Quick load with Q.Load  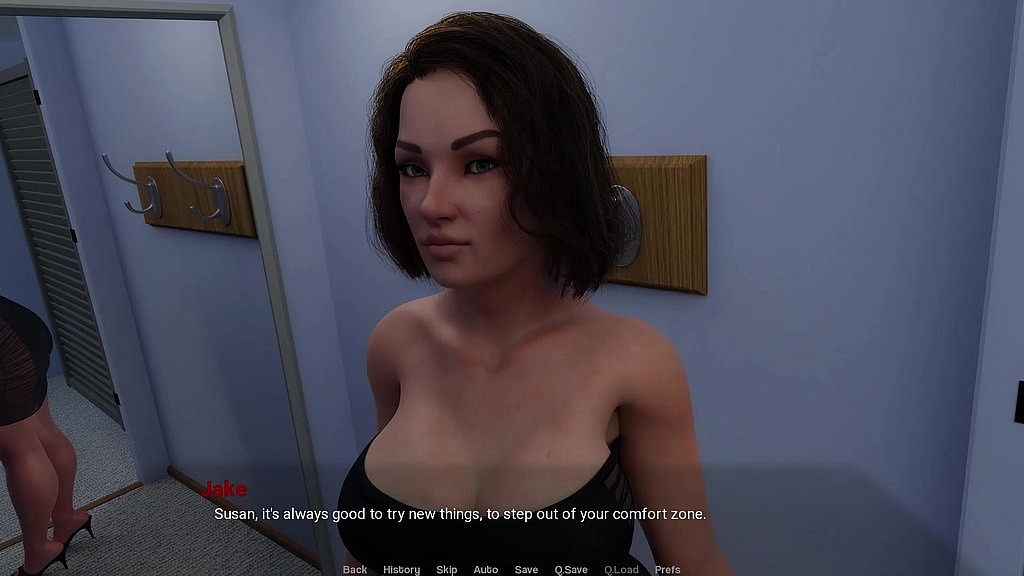(x=621, y=570)
